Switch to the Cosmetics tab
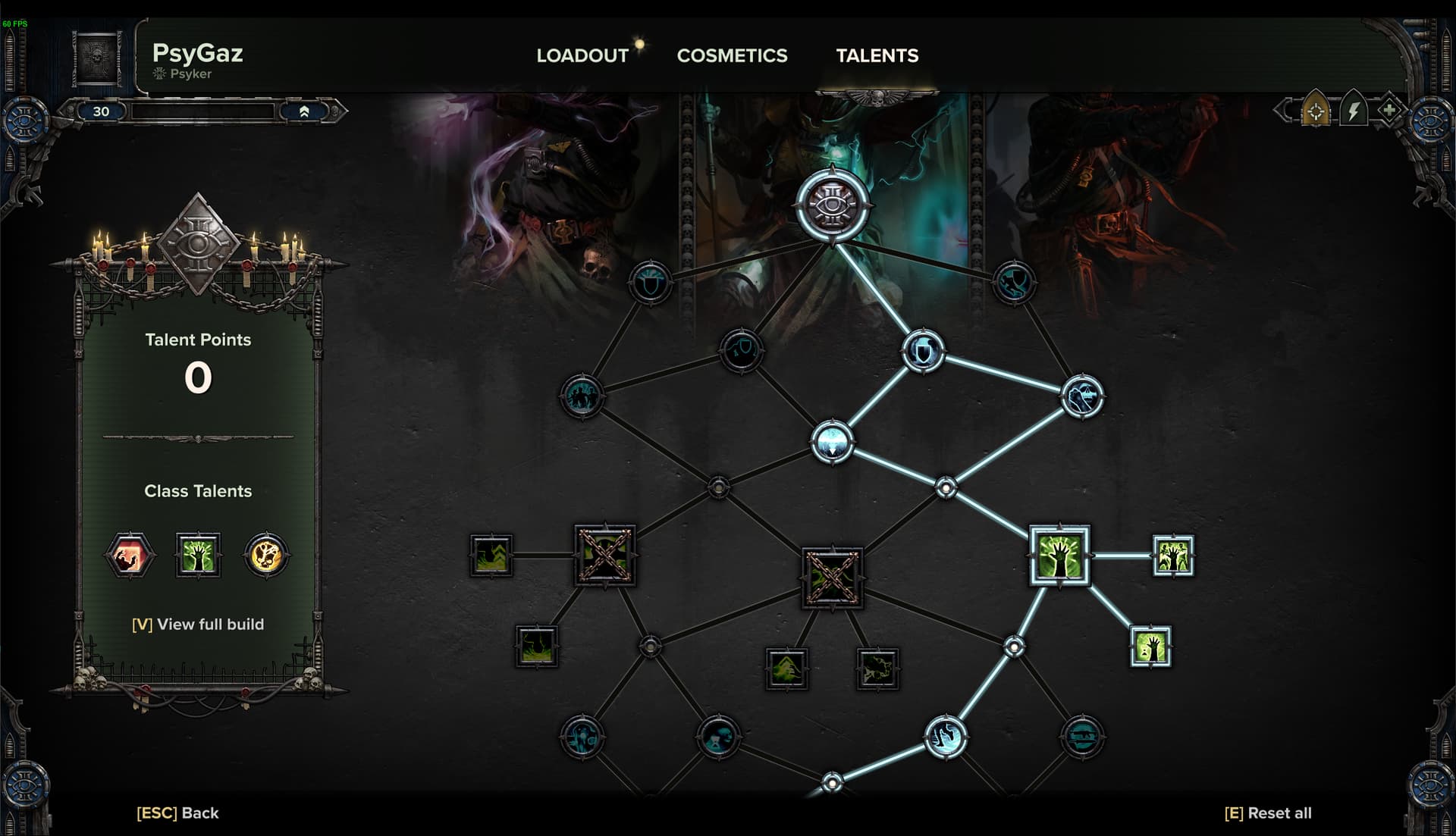The width and height of the screenshot is (1456, 836). (732, 55)
